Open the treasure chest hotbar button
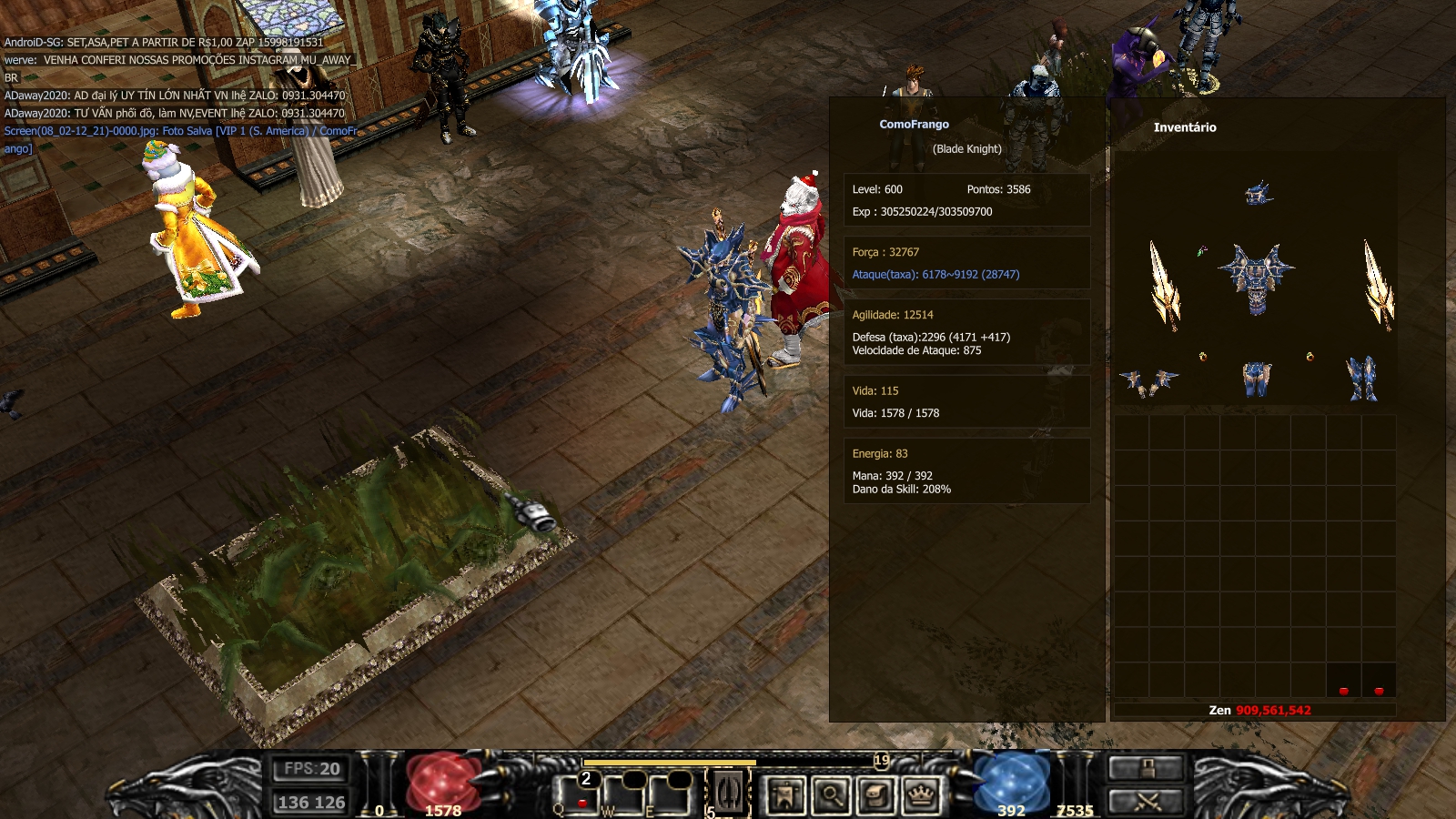This screenshot has width=1456, height=819. (875, 795)
